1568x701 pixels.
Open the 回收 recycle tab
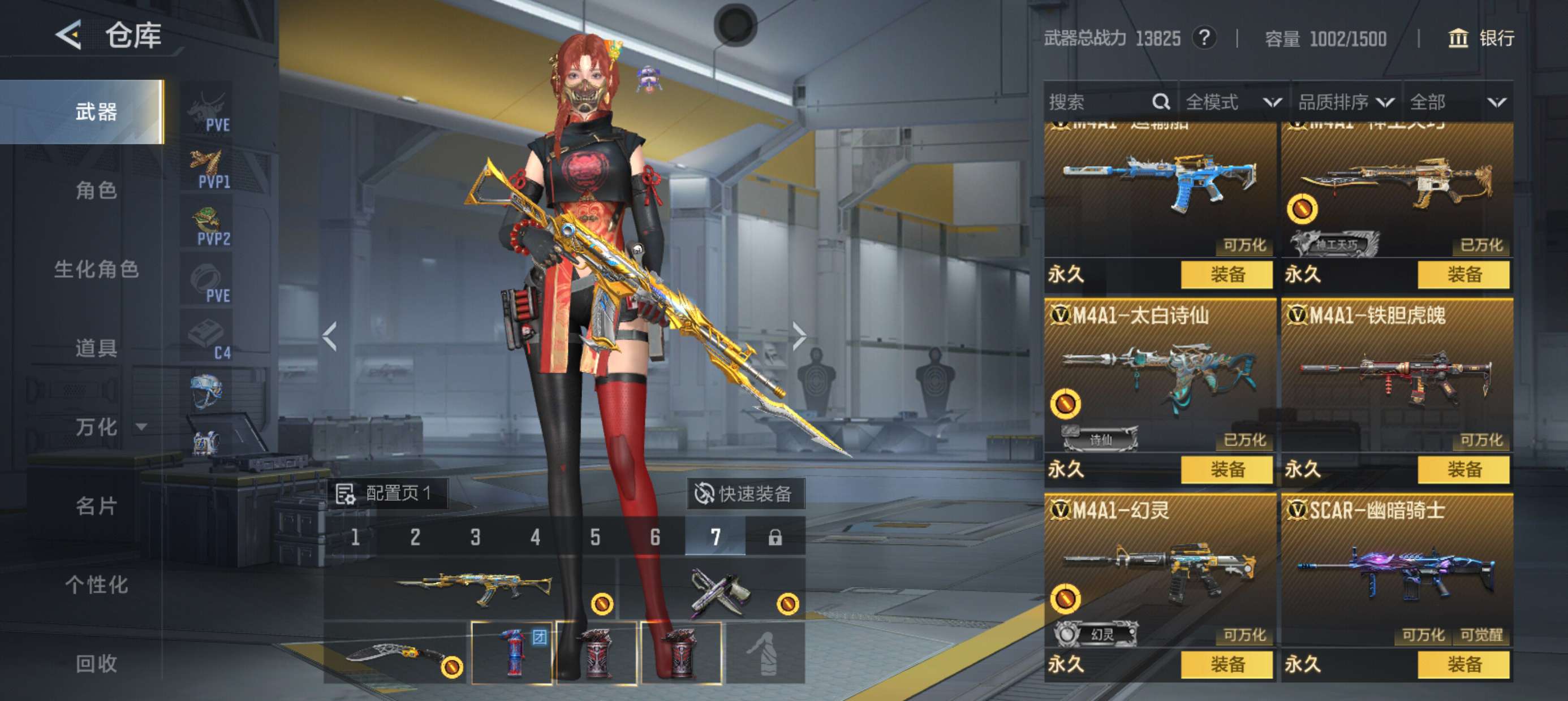[x=96, y=663]
